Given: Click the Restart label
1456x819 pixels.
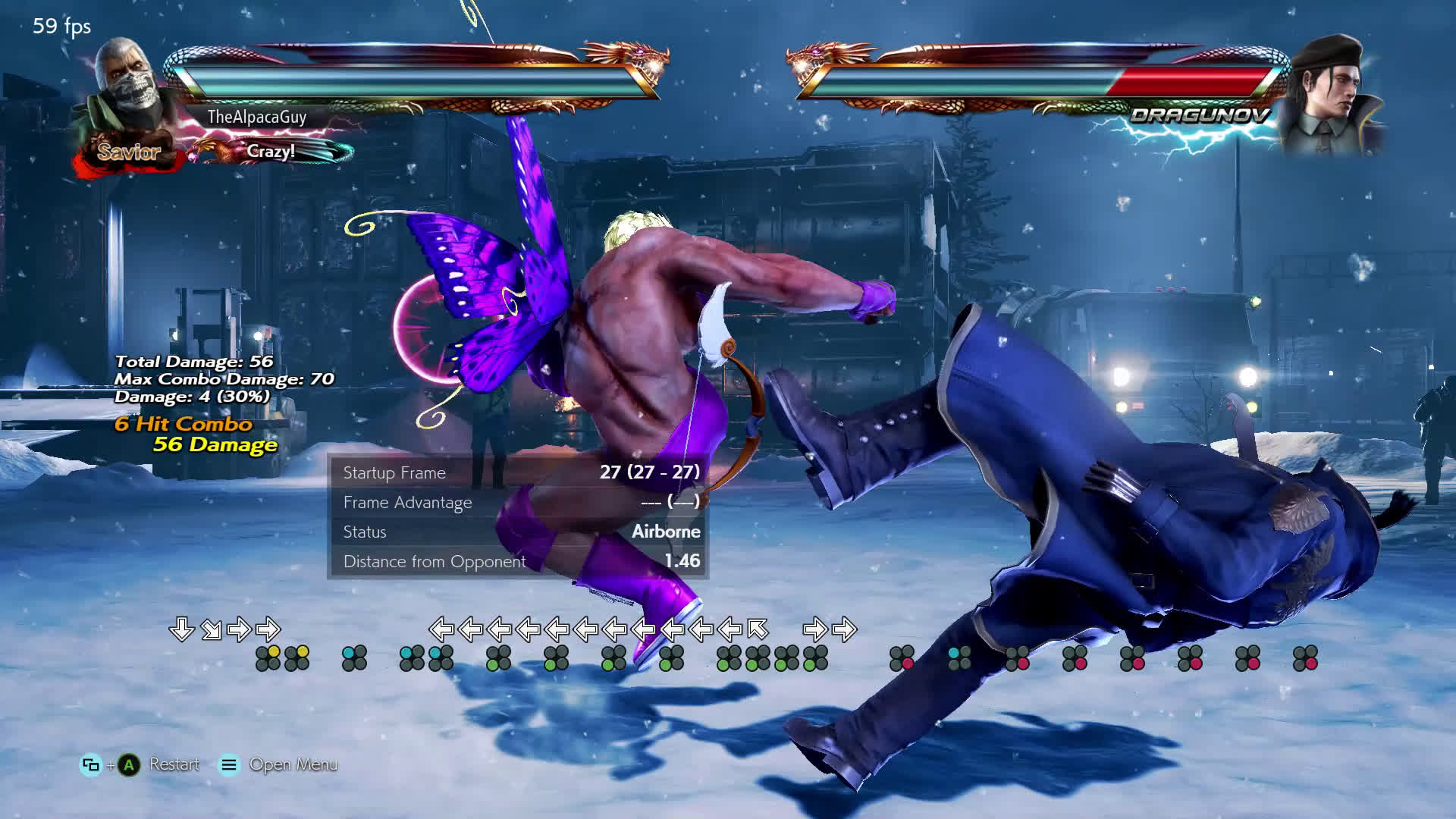Looking at the screenshot, I should point(174,764).
